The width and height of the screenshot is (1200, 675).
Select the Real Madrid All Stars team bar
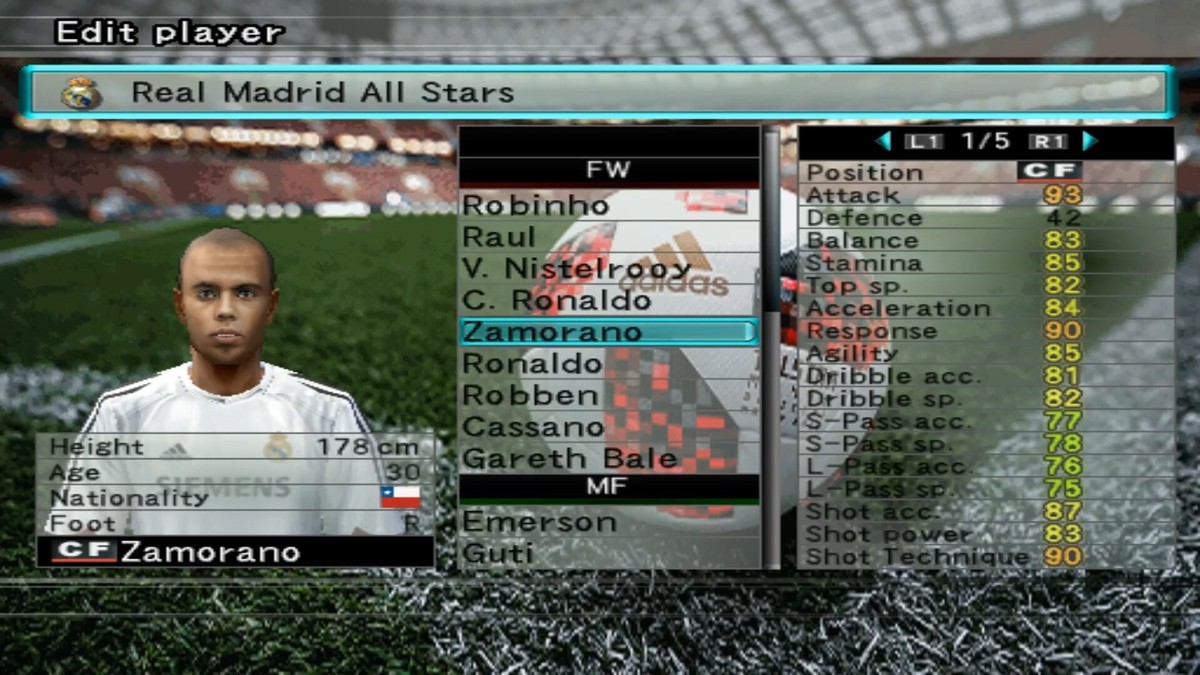[600, 93]
